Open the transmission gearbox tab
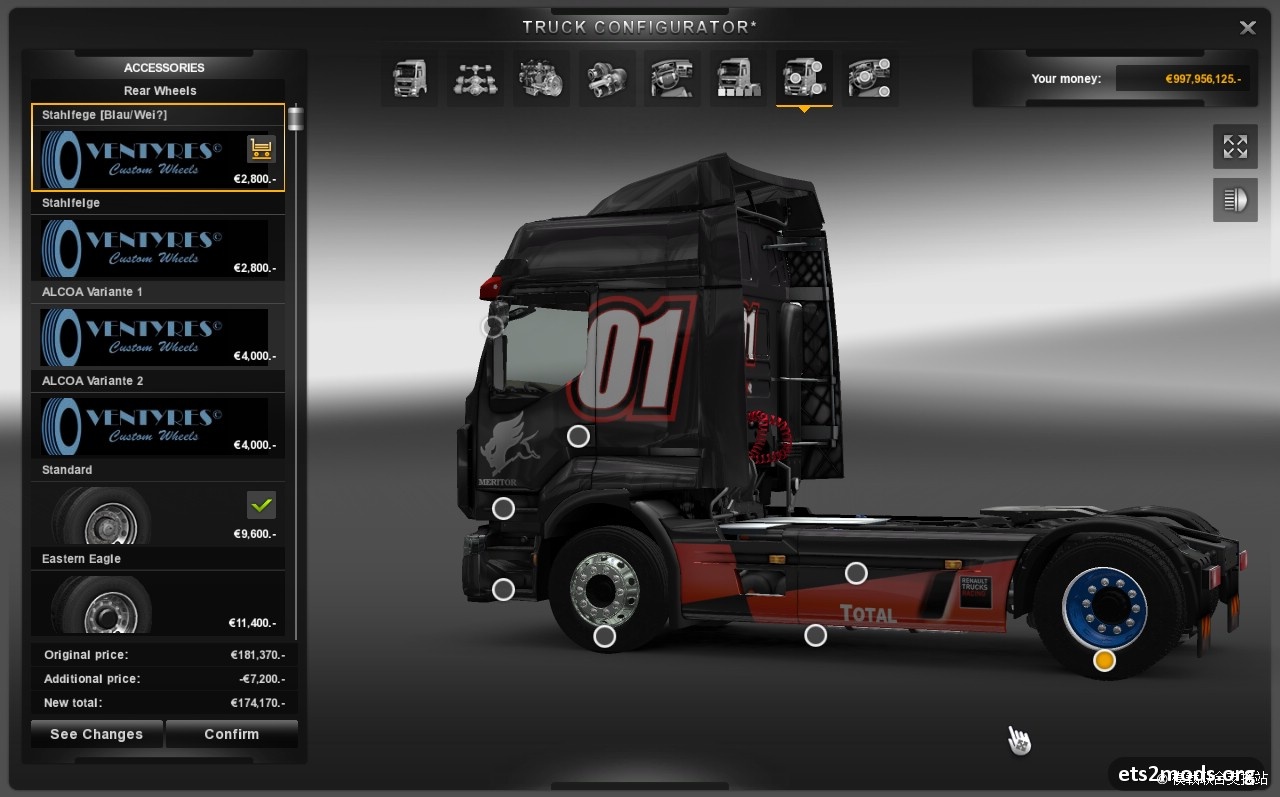The height and width of the screenshot is (797, 1280). click(x=606, y=78)
